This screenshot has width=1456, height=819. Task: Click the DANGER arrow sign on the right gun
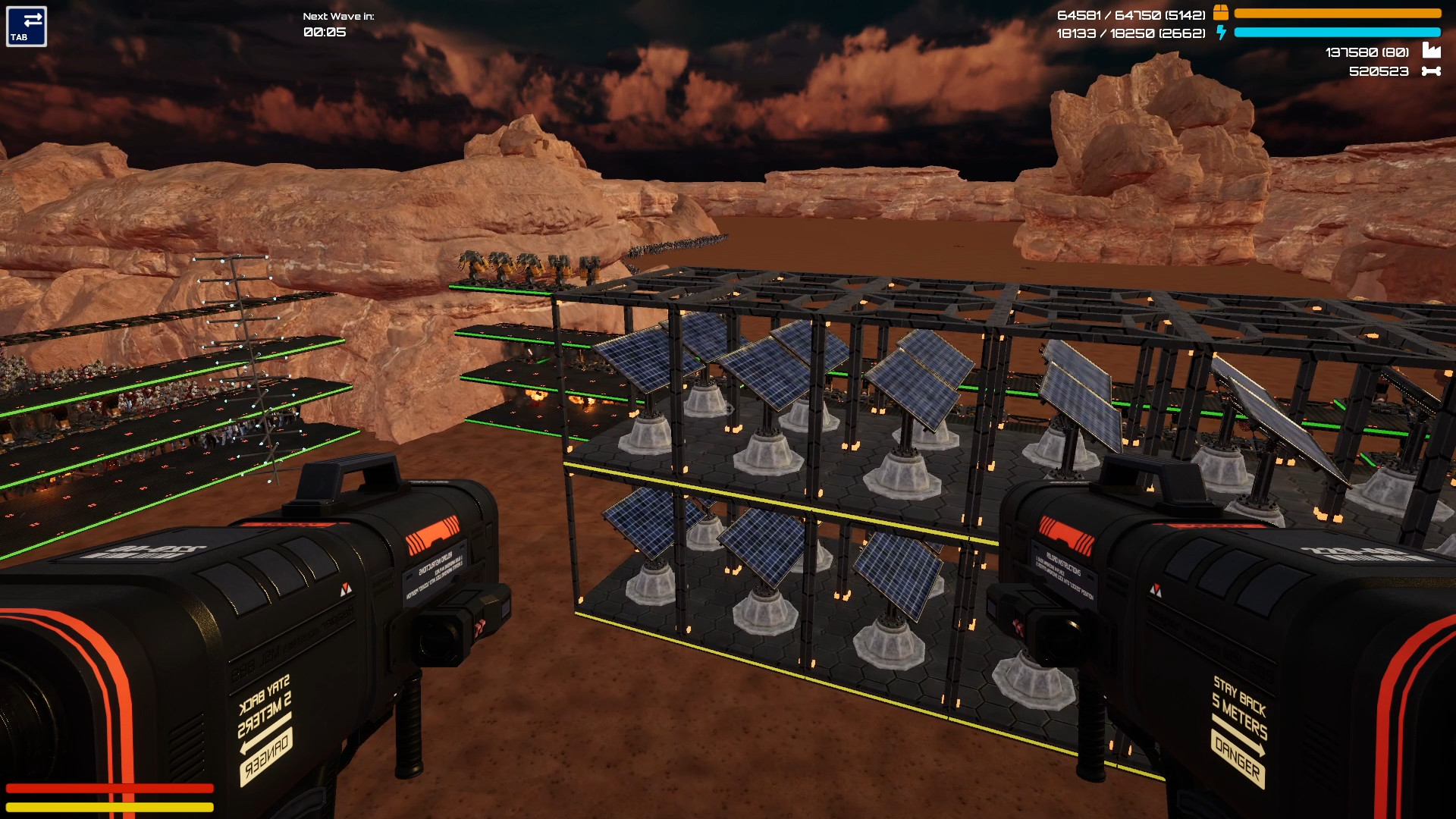(x=1236, y=756)
